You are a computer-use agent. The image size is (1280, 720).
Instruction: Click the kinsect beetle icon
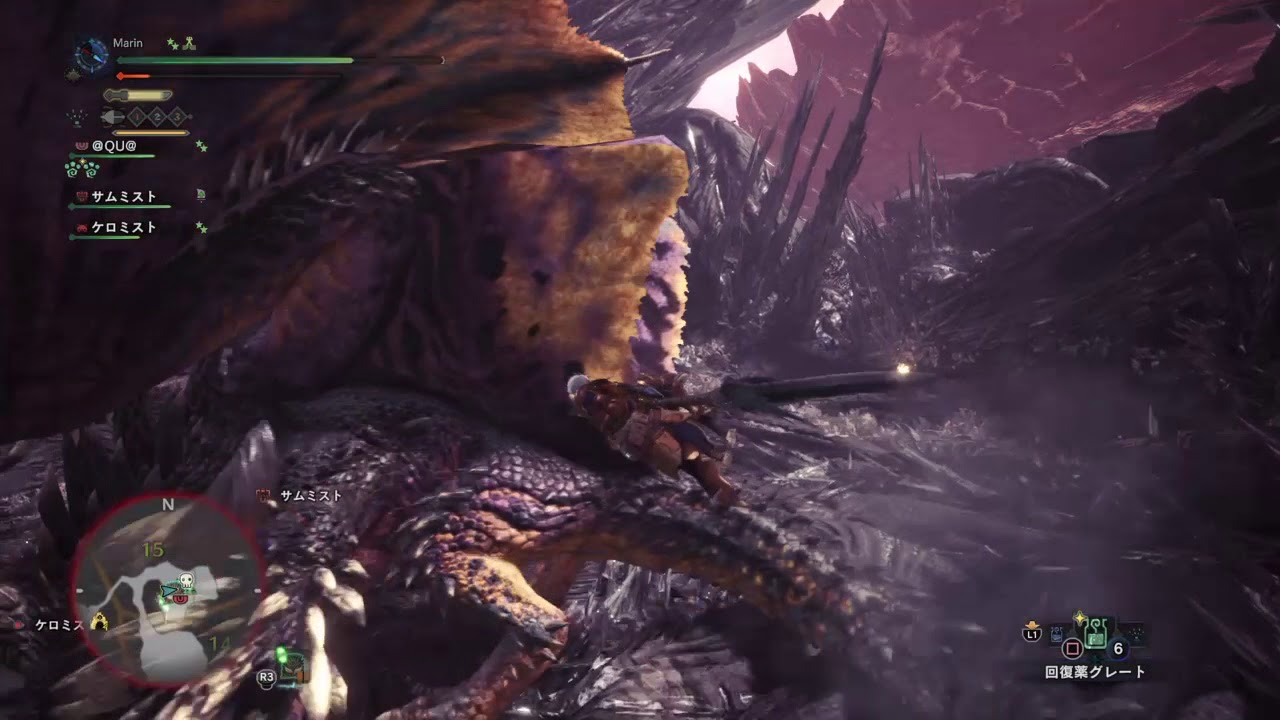coord(110,117)
